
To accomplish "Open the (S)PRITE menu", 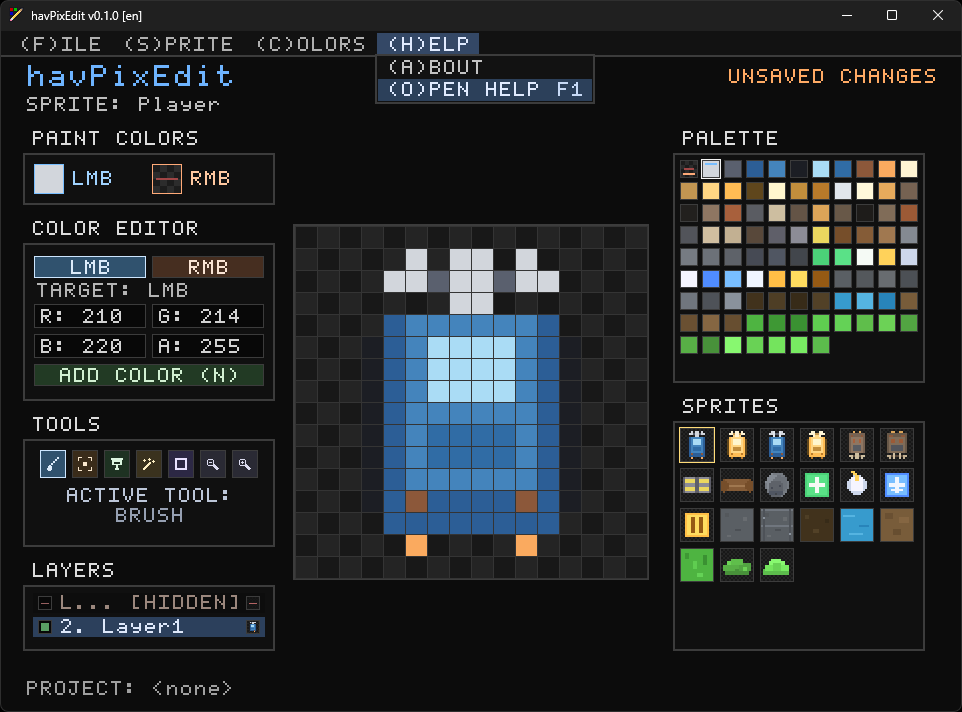I will [178, 44].
